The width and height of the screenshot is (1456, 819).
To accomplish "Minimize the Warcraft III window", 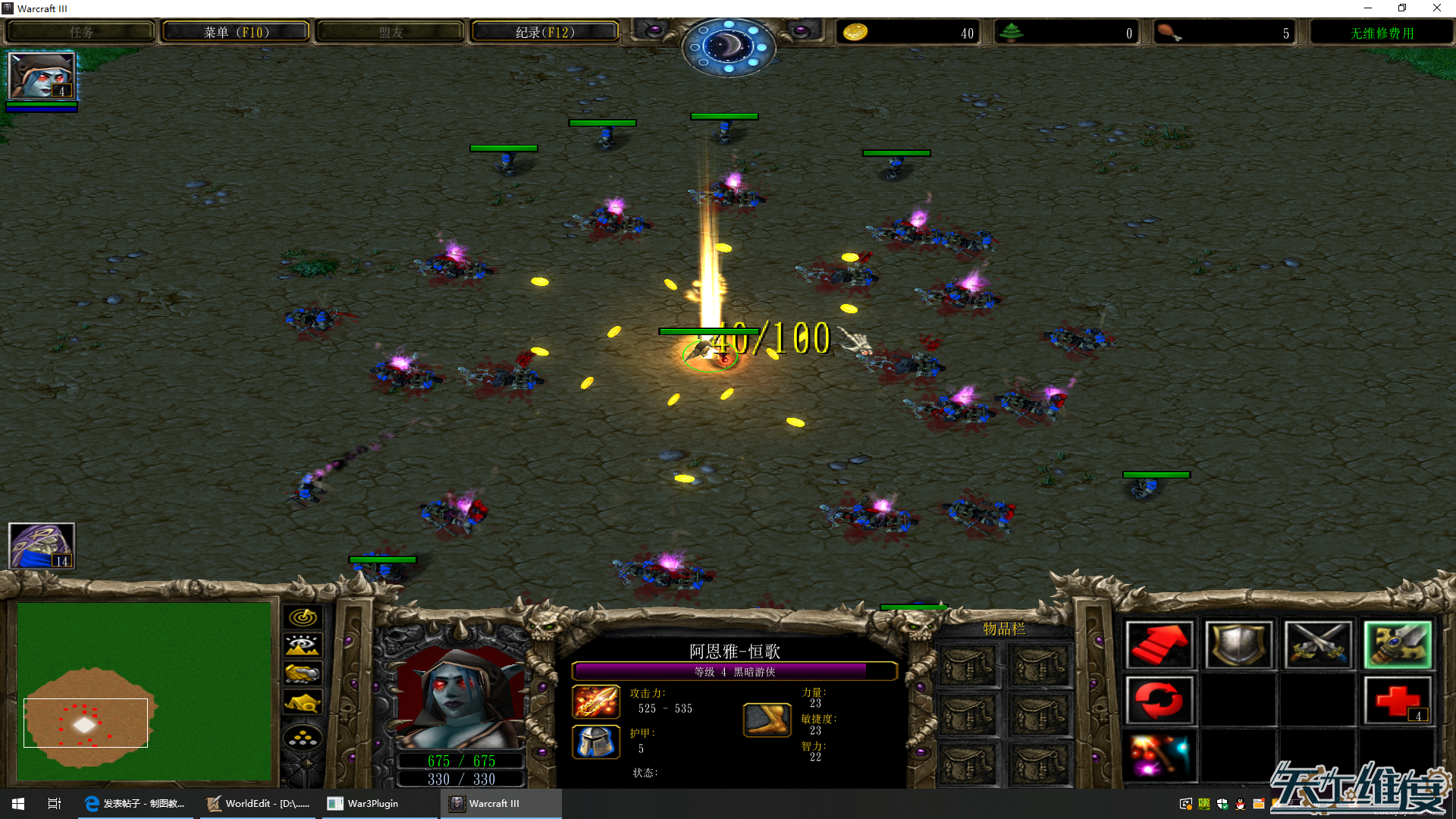I will pyautogui.click(x=1368, y=8).
